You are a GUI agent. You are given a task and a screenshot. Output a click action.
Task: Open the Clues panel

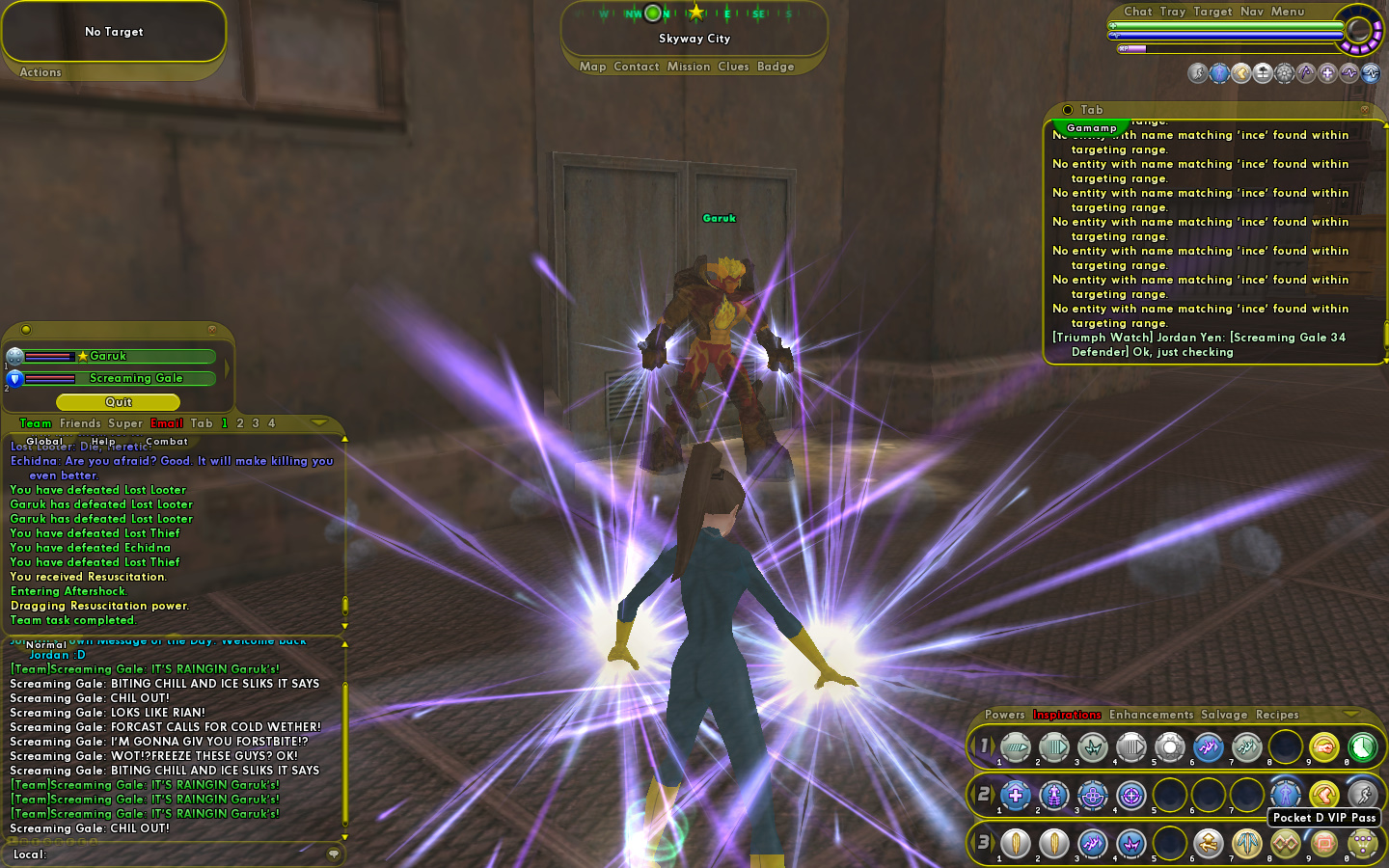tap(733, 67)
